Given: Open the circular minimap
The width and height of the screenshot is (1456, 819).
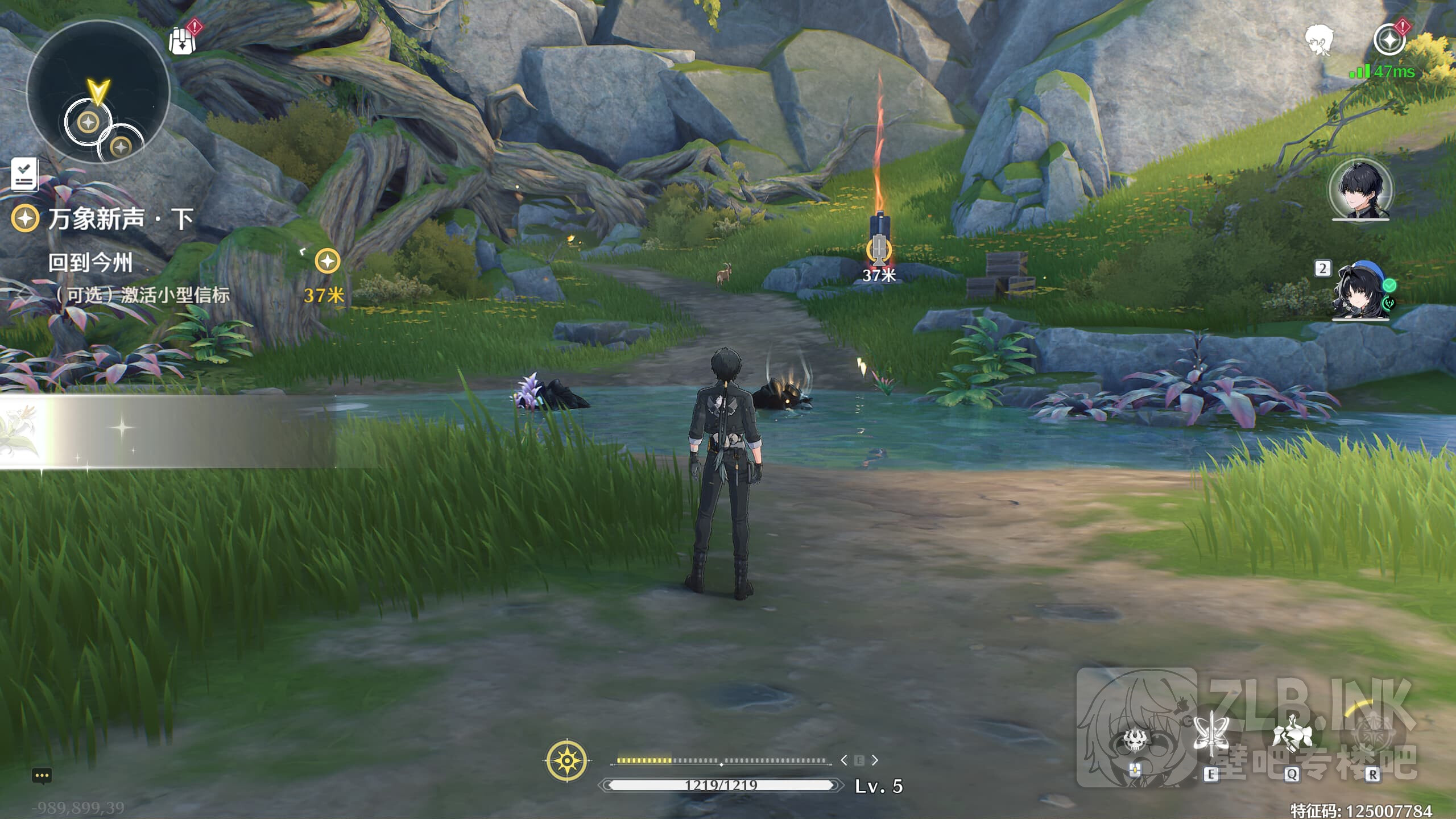Looking at the screenshot, I should point(98,92).
